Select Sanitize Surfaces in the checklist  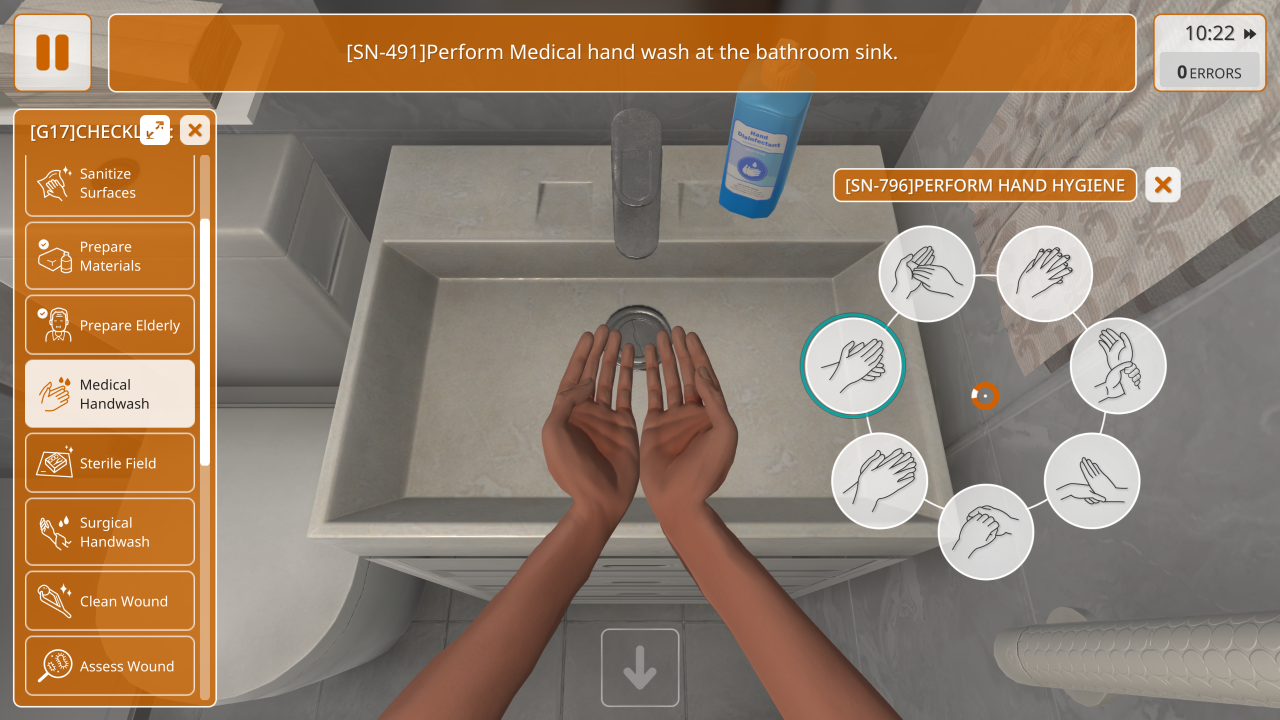coord(110,184)
